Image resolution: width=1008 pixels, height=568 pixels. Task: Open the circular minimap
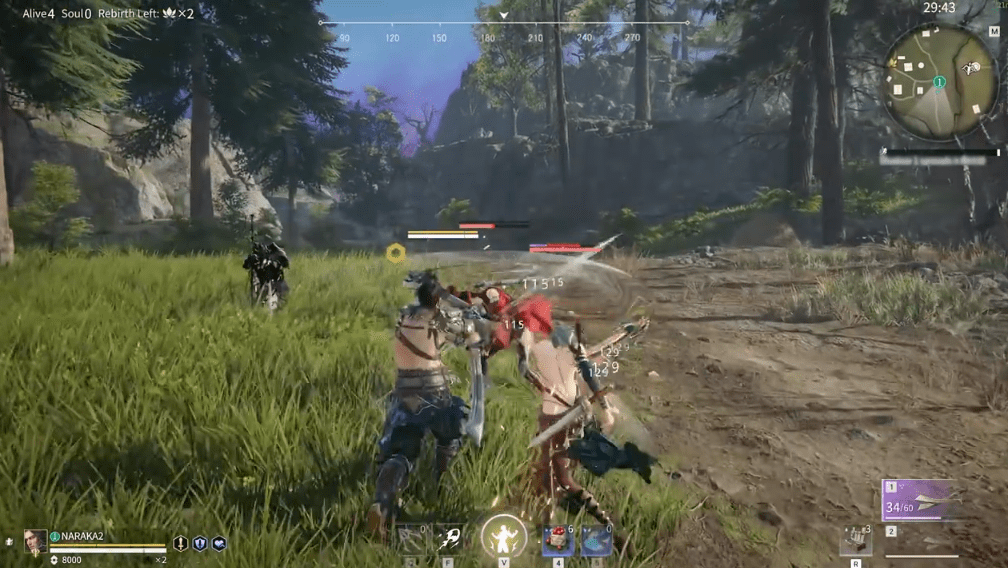click(x=940, y=82)
